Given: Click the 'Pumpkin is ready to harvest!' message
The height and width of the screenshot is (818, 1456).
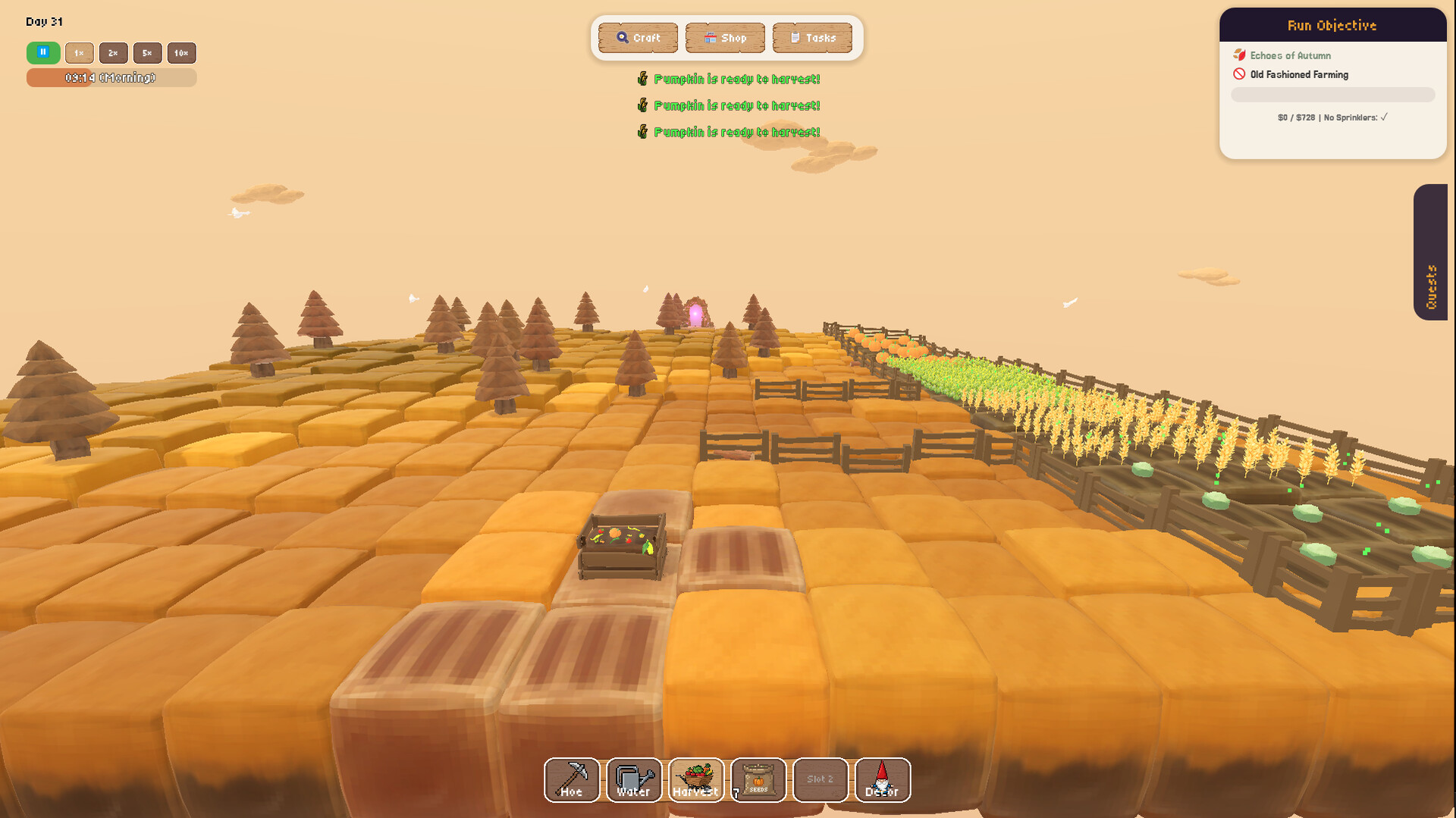Looking at the screenshot, I should point(736,78).
